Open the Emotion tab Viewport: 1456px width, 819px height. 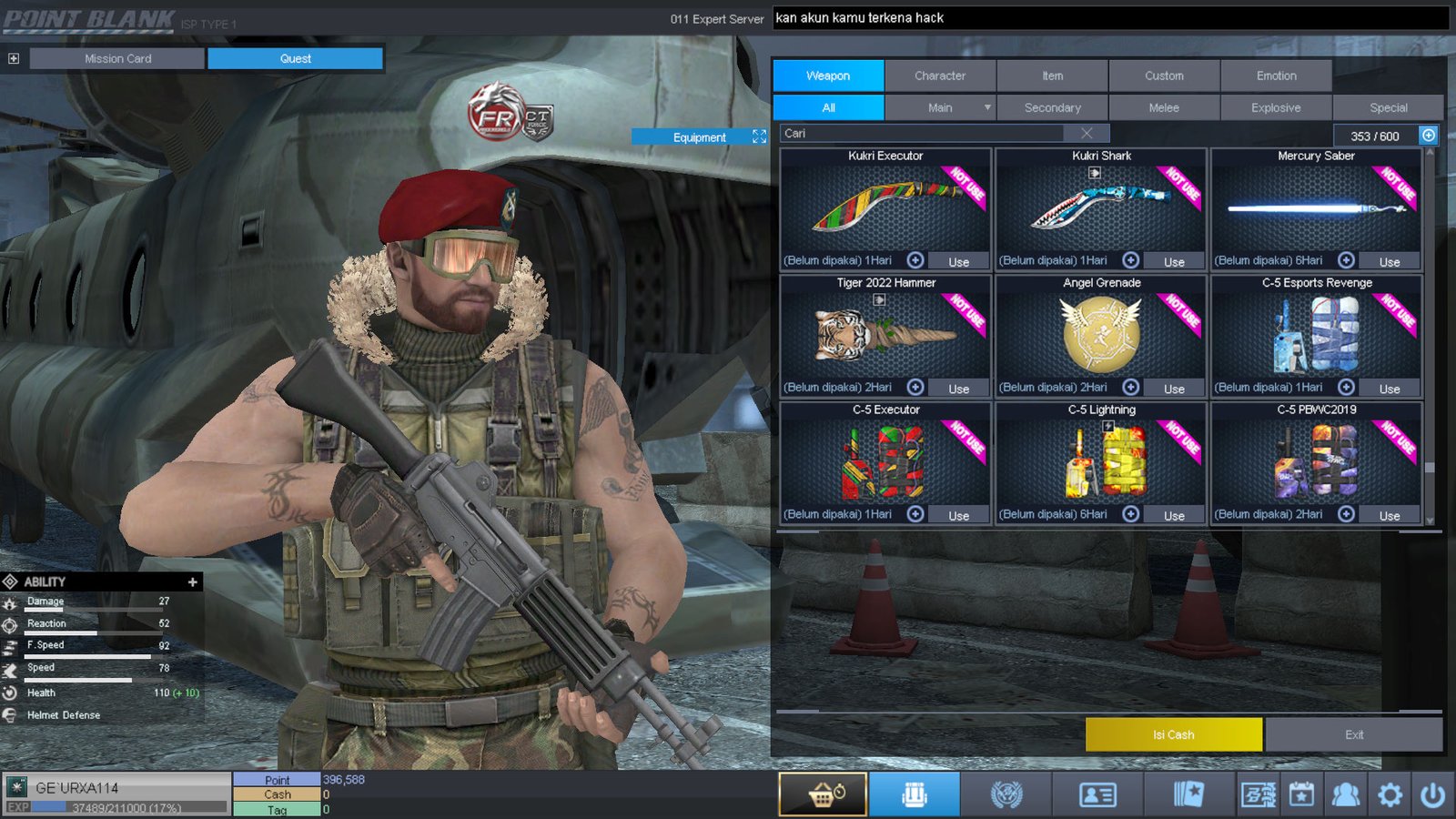click(1276, 76)
